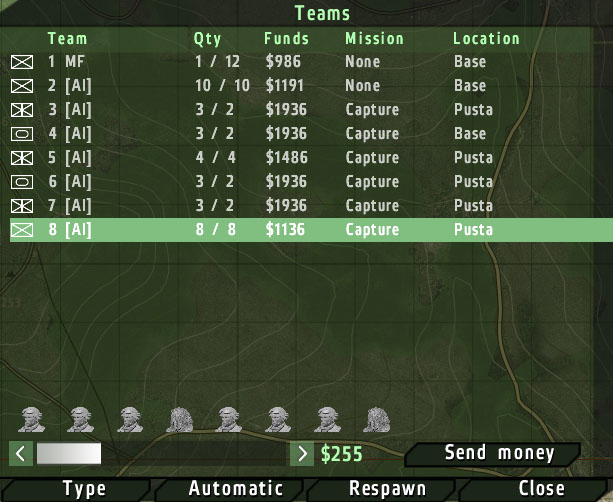This screenshot has height=502, width=613.
Task: Click the Respawn button
Action: click(387, 489)
